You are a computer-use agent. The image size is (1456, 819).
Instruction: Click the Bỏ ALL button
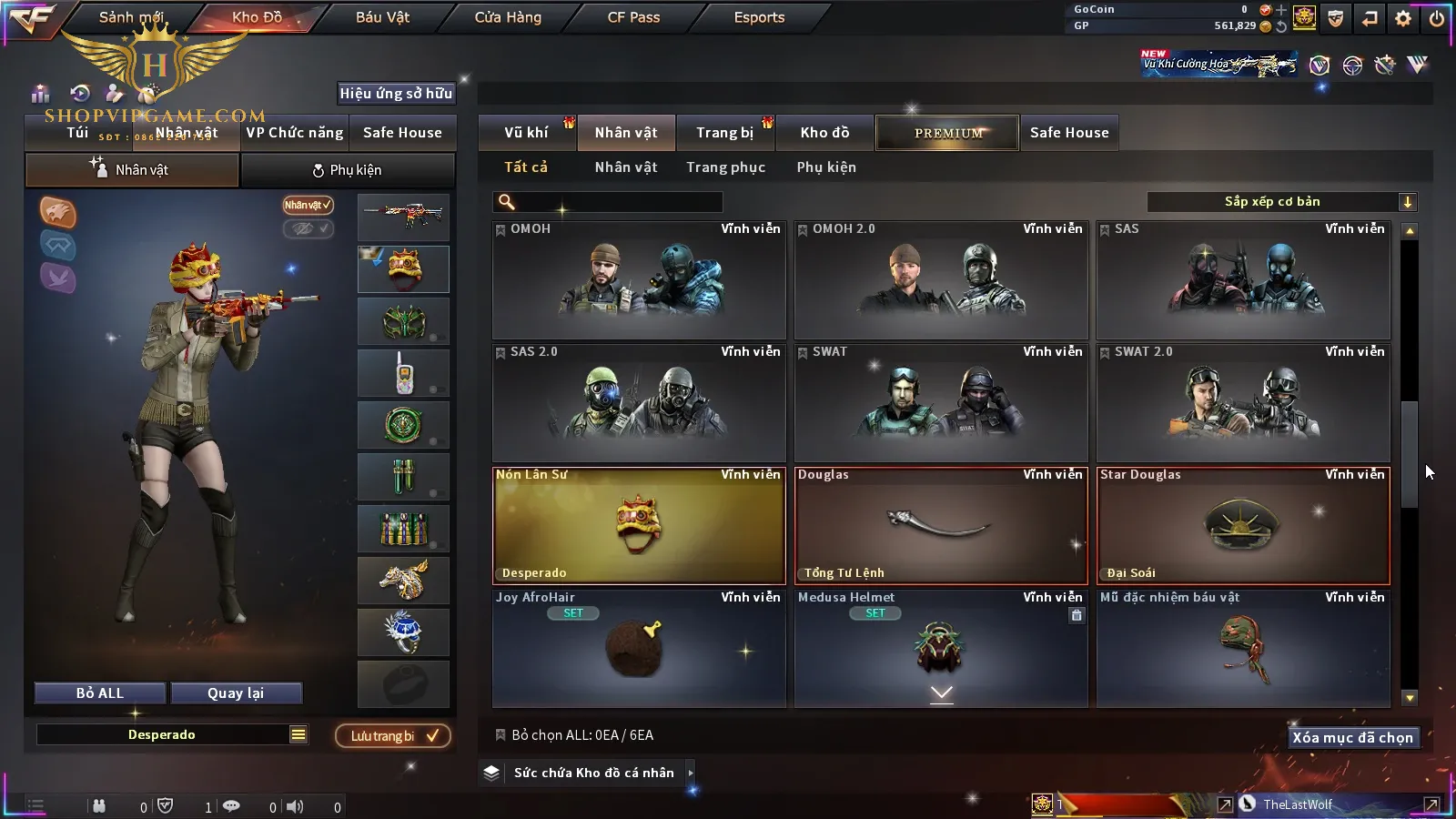[x=100, y=693]
